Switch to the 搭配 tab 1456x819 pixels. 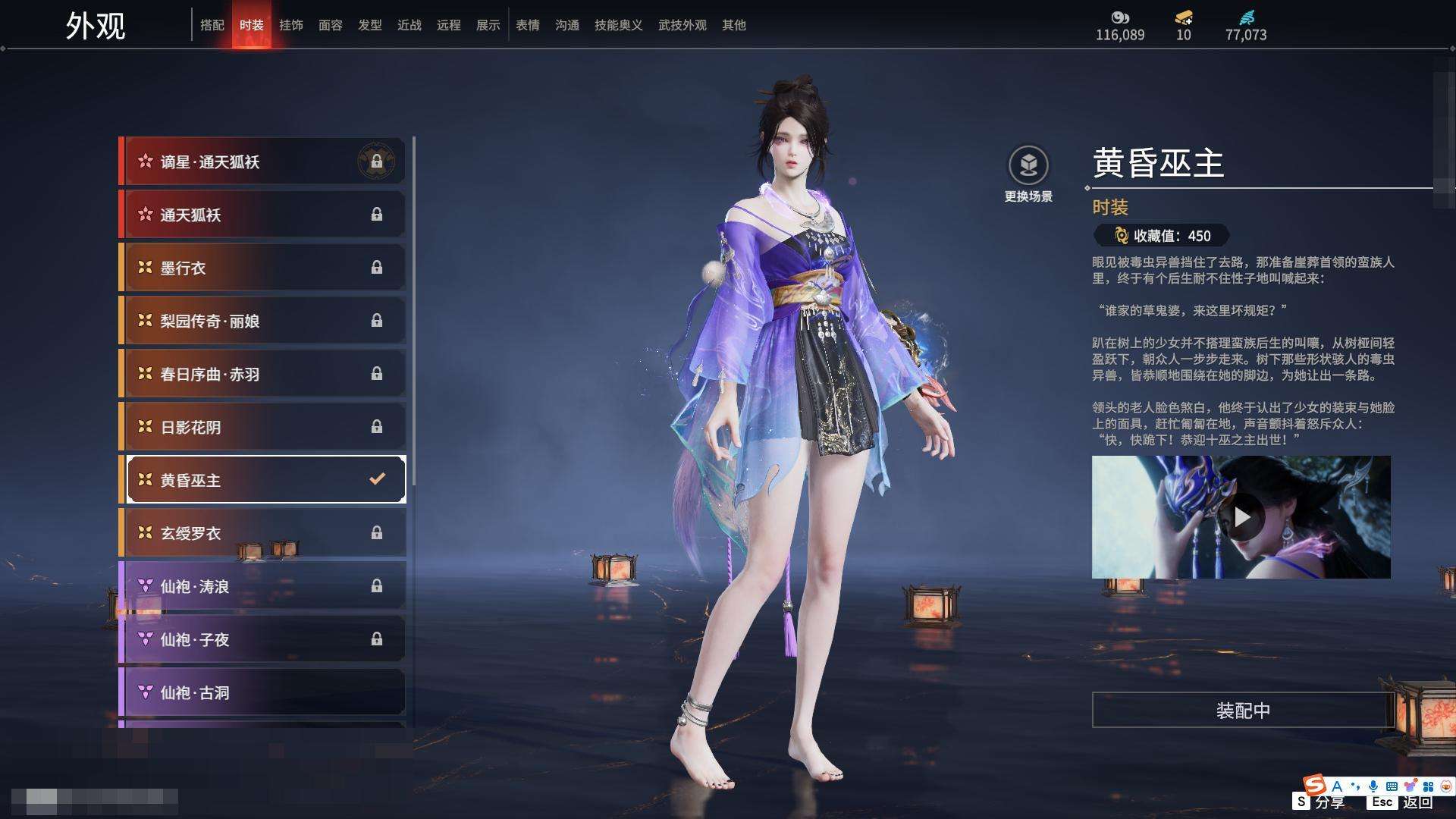[x=212, y=25]
